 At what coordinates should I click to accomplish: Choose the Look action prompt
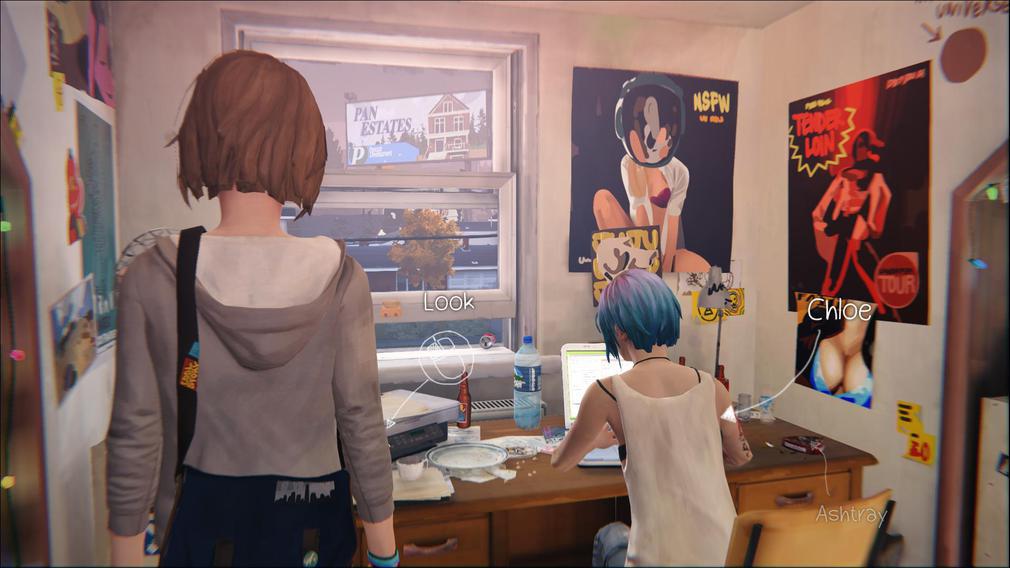[x=448, y=302]
